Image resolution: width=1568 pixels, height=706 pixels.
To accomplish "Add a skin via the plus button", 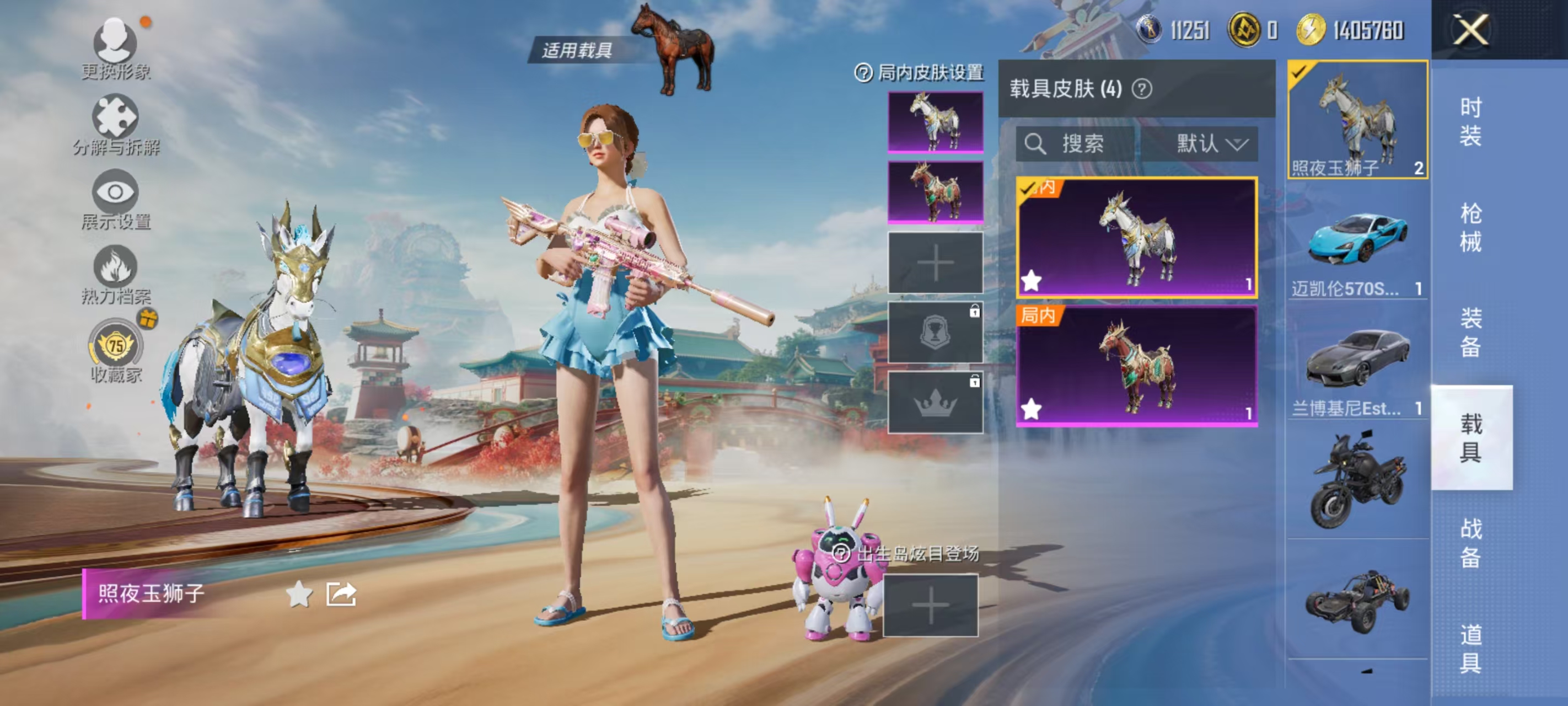I will pyautogui.click(x=936, y=263).
